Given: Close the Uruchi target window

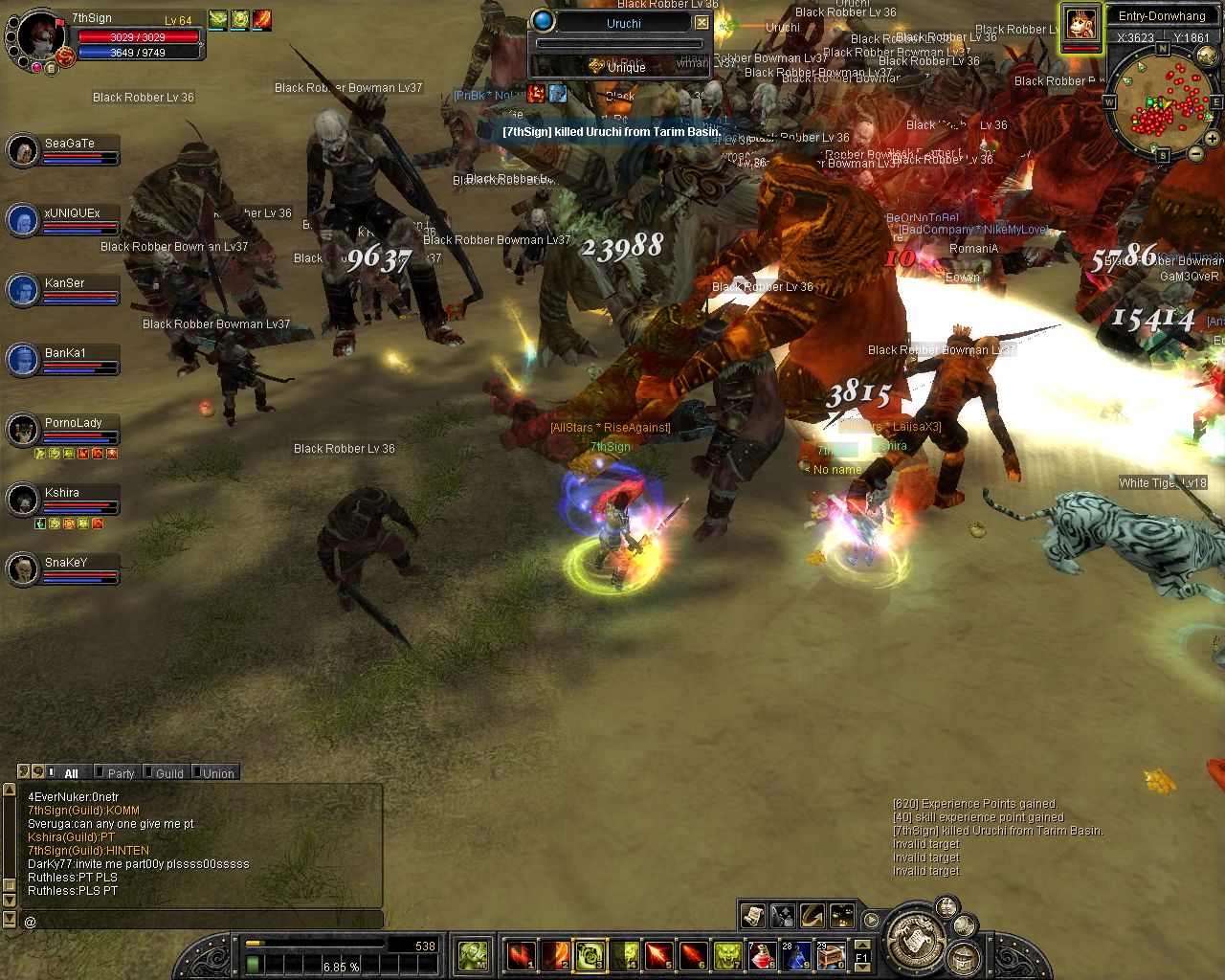Looking at the screenshot, I should [x=702, y=22].
